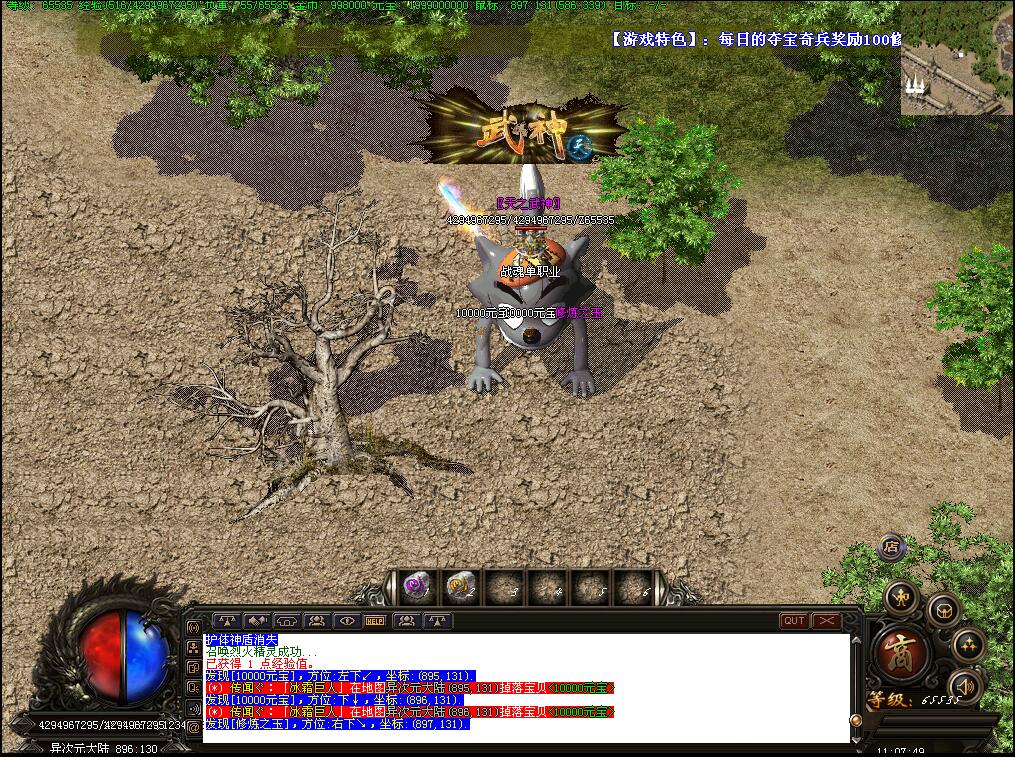This screenshot has height=757, width=1015.
Task: Open the skills panel with the three-stars icon
Action: point(968,645)
